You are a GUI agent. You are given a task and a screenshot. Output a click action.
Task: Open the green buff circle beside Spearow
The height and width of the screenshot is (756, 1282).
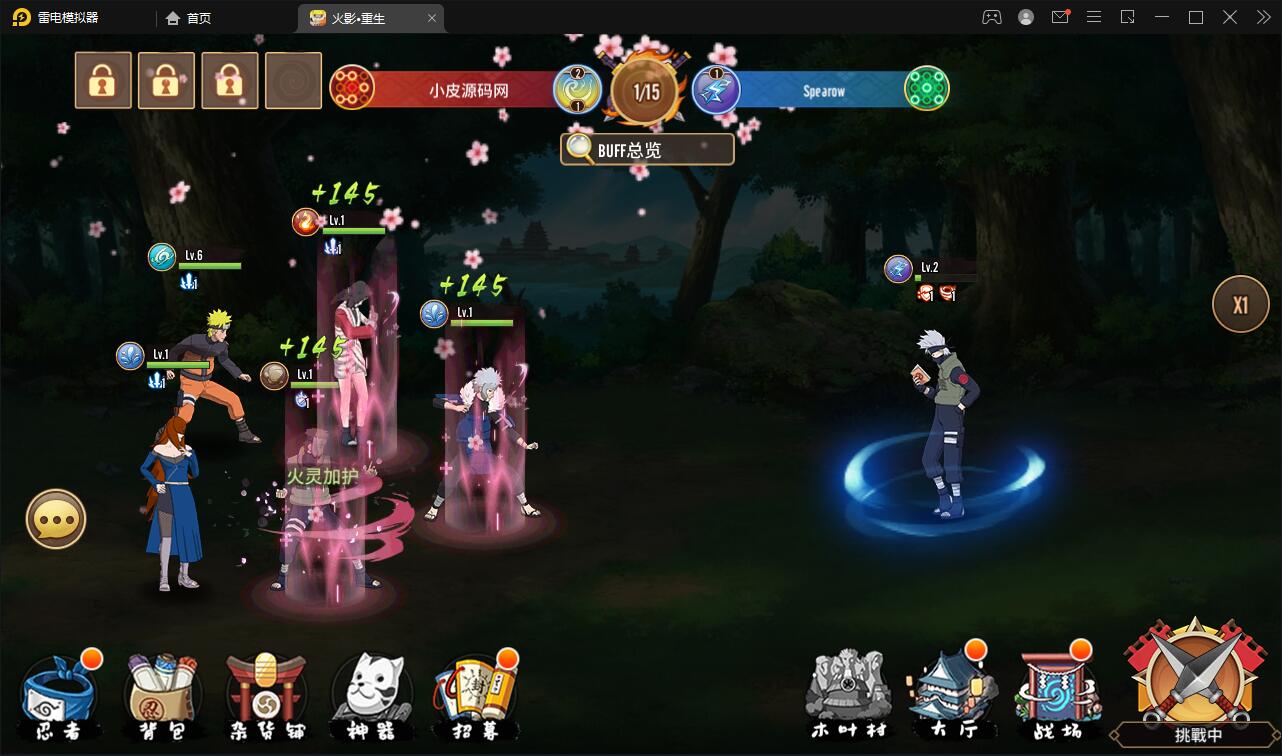coord(926,87)
